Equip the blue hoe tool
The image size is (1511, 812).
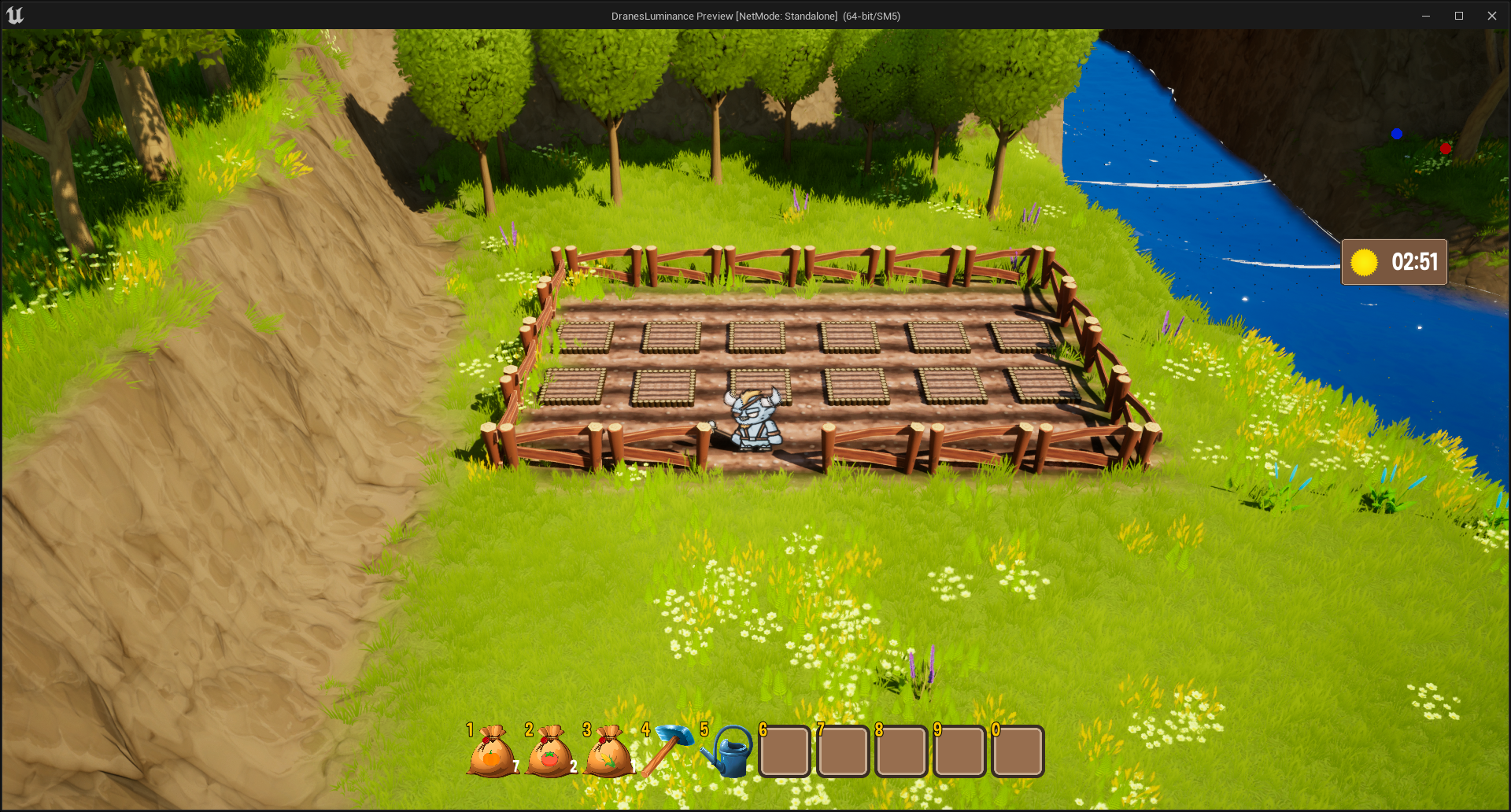click(667, 751)
